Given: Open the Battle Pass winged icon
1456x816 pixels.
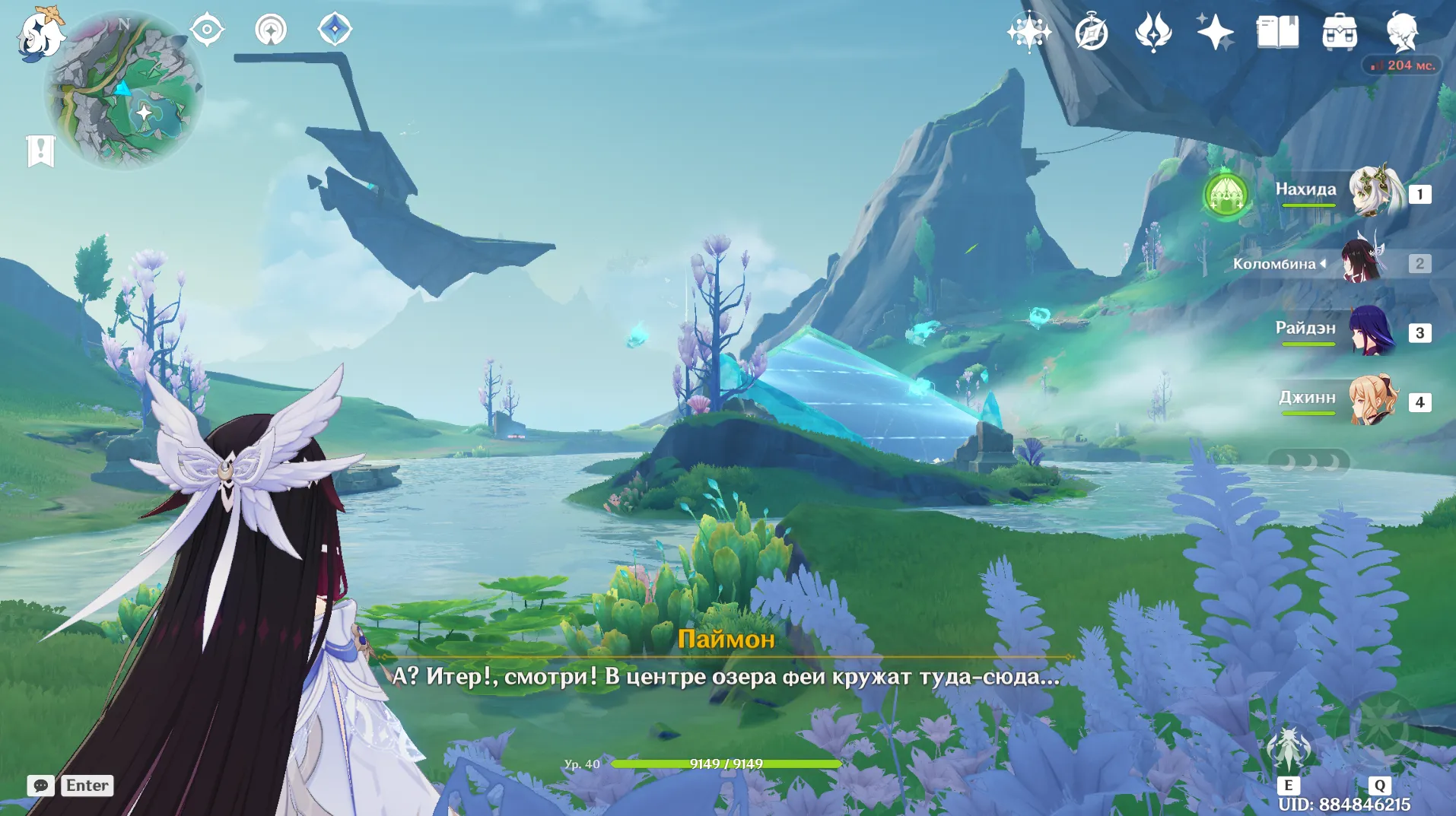Looking at the screenshot, I should (x=1152, y=32).
